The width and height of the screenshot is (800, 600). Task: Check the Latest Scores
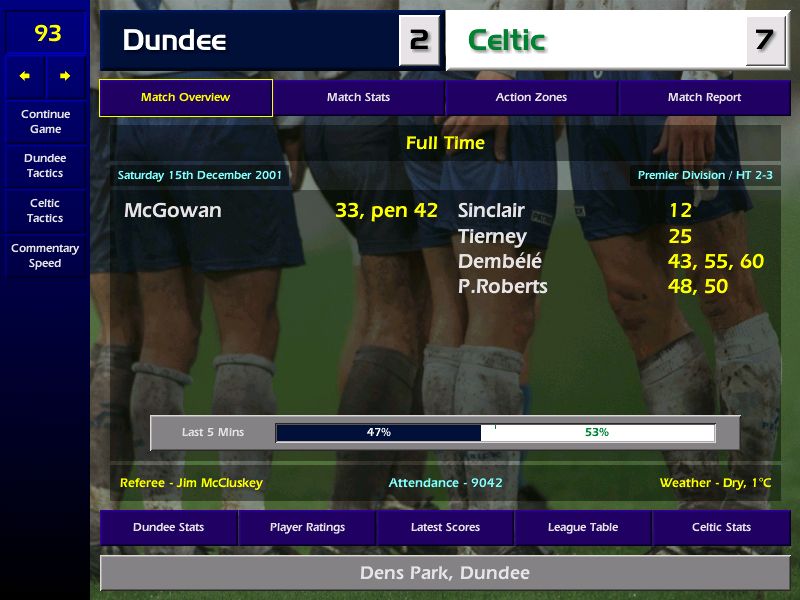(445, 527)
